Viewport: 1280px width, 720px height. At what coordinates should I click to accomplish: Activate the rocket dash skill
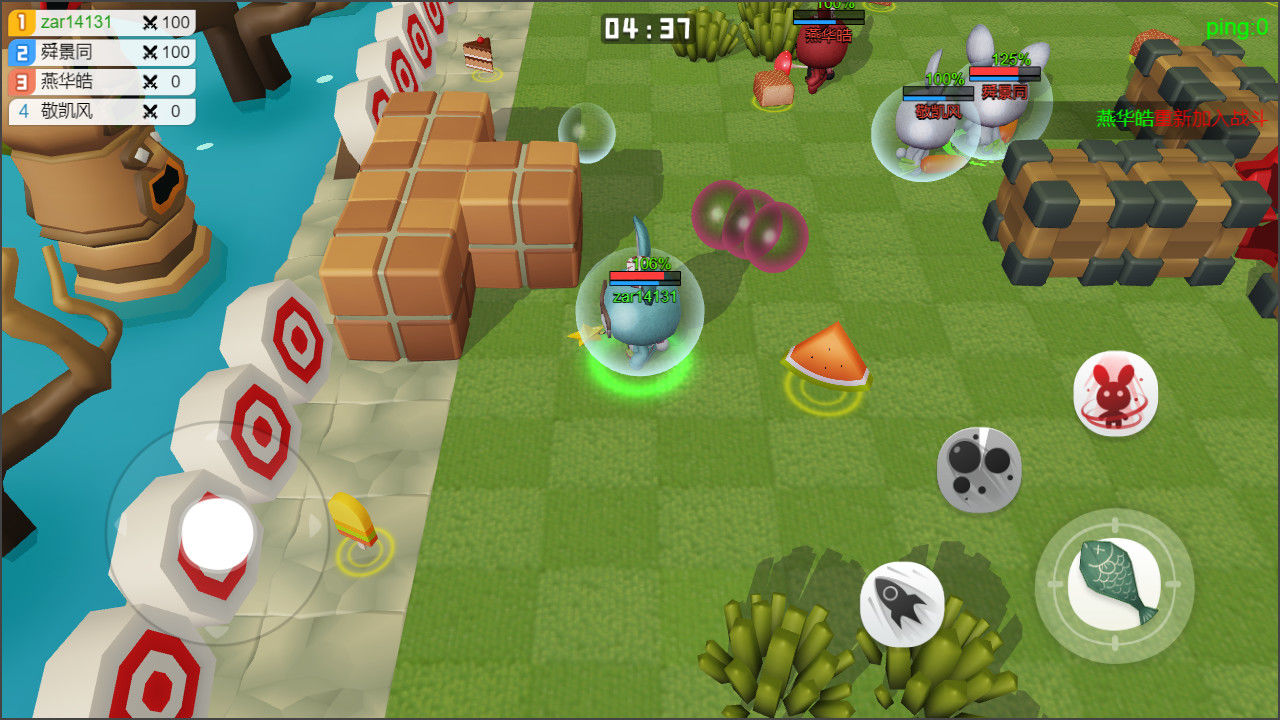point(902,603)
